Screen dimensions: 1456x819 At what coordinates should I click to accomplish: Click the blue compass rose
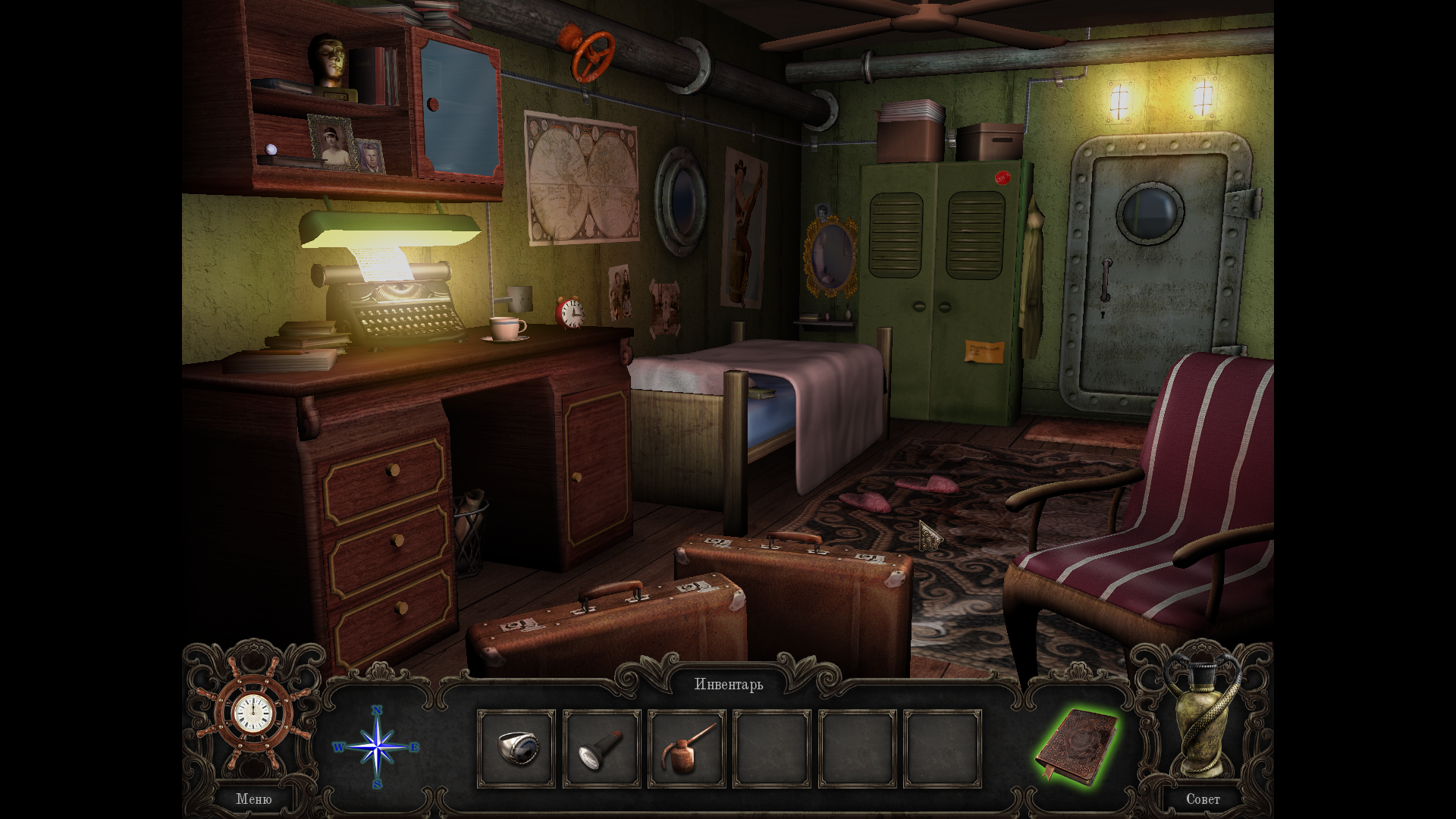point(377,748)
